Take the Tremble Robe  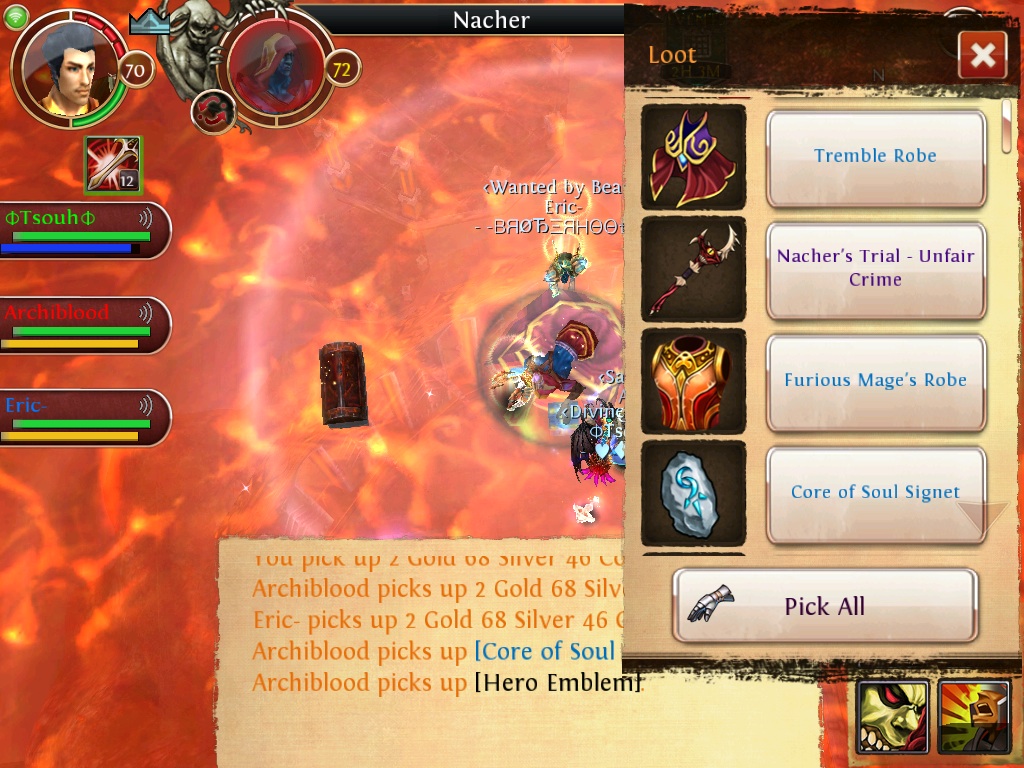[875, 156]
